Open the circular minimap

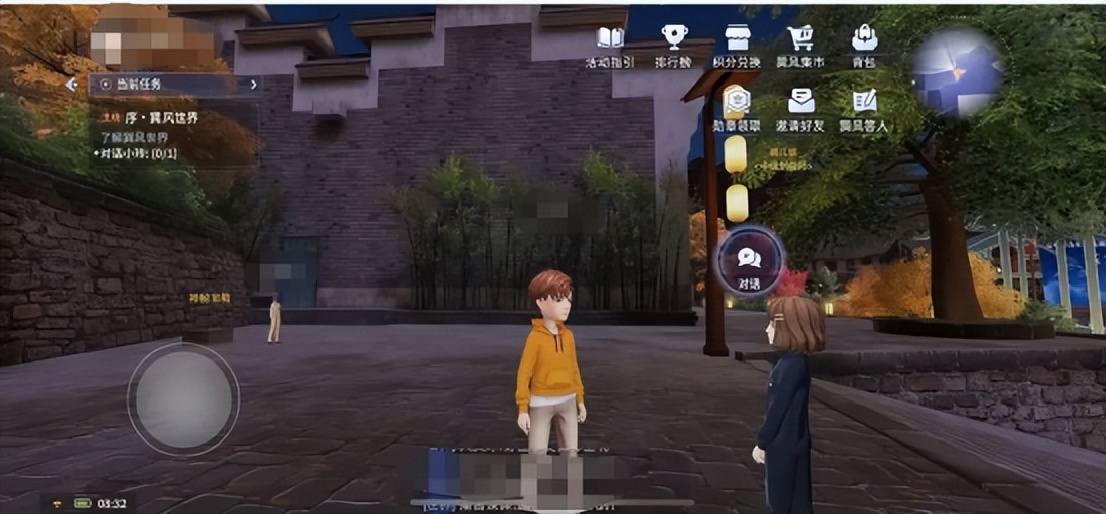coord(957,71)
